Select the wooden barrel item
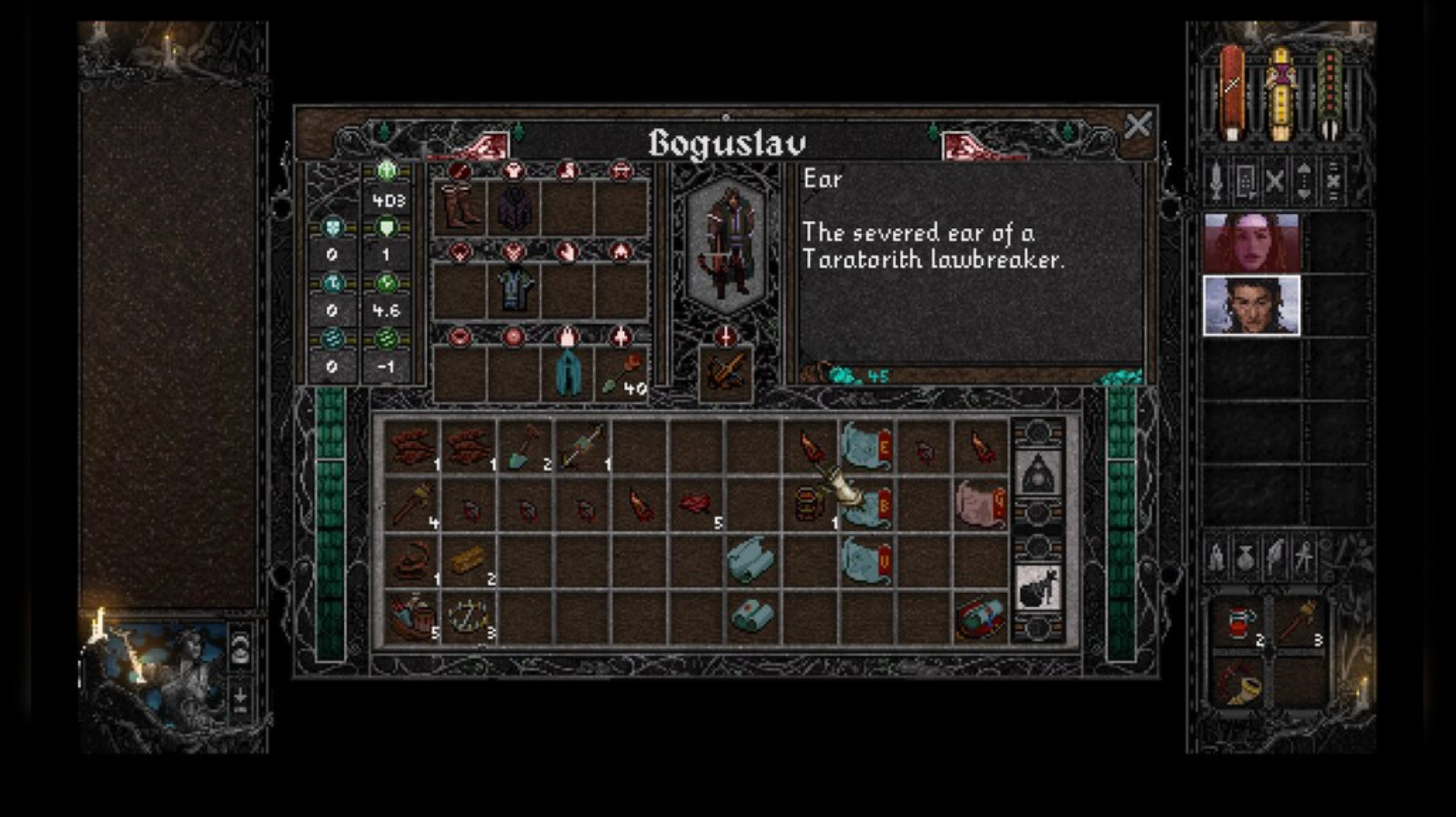Viewport: 1456px width, 817px height. (808, 504)
